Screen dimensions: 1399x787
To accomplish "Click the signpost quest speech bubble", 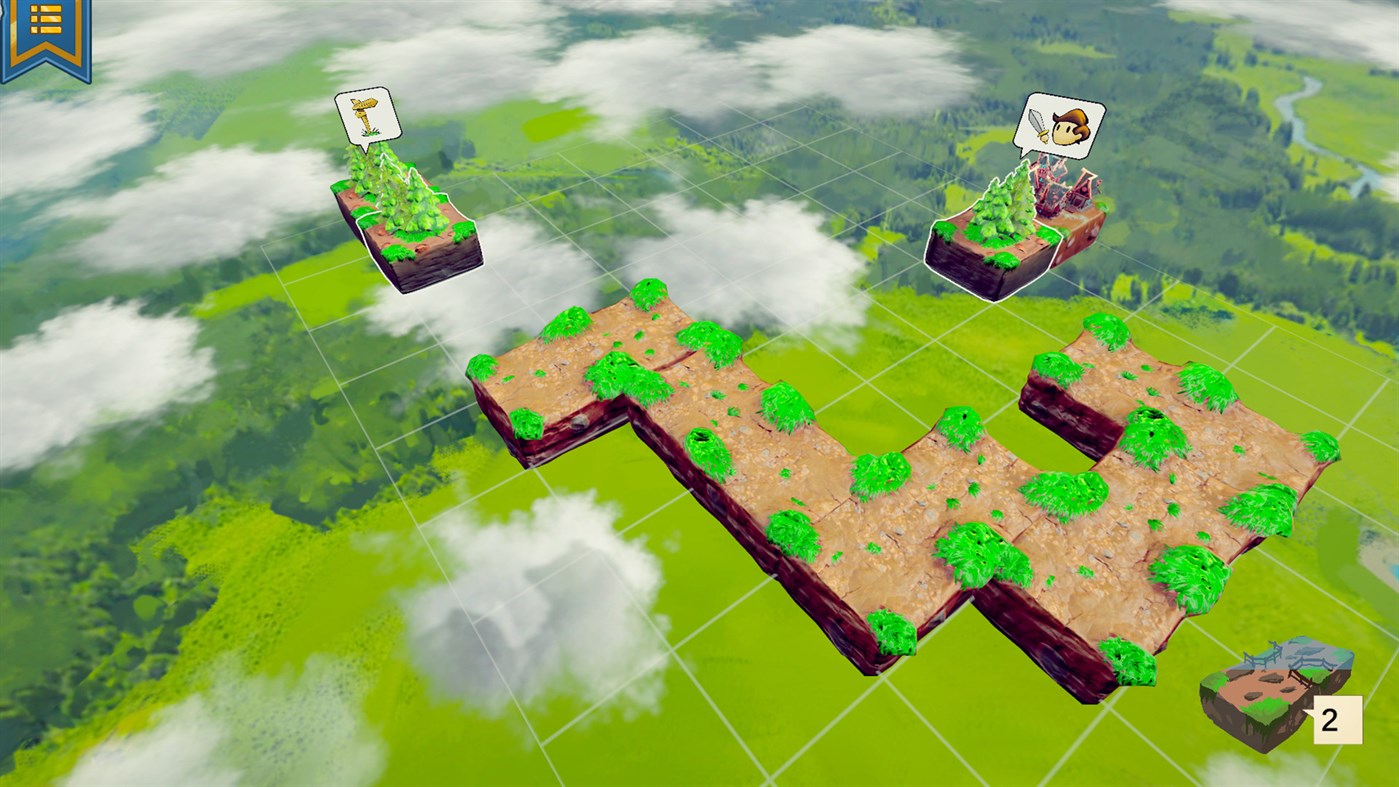I will click(368, 115).
